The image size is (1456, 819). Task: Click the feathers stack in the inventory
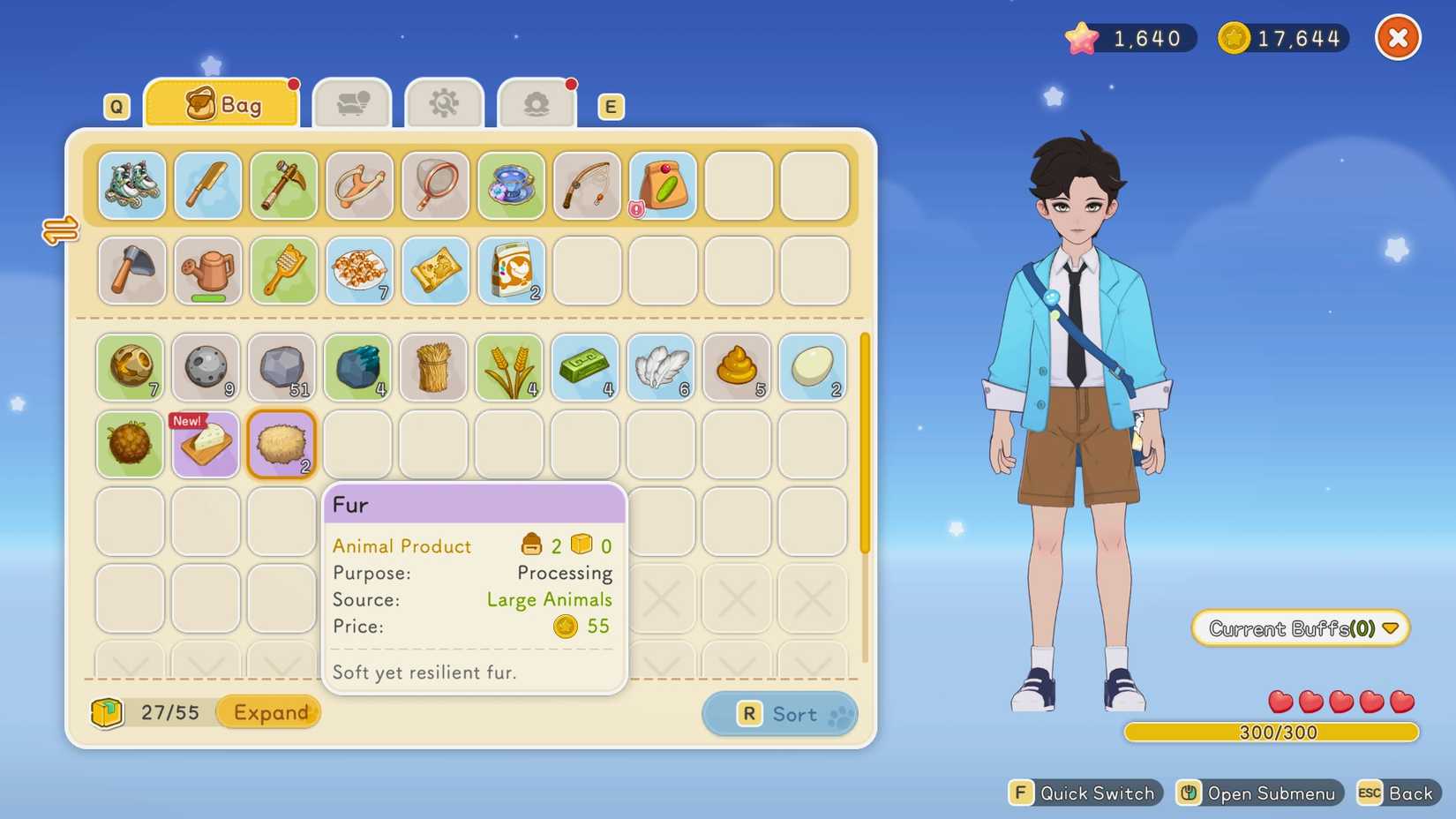661,368
